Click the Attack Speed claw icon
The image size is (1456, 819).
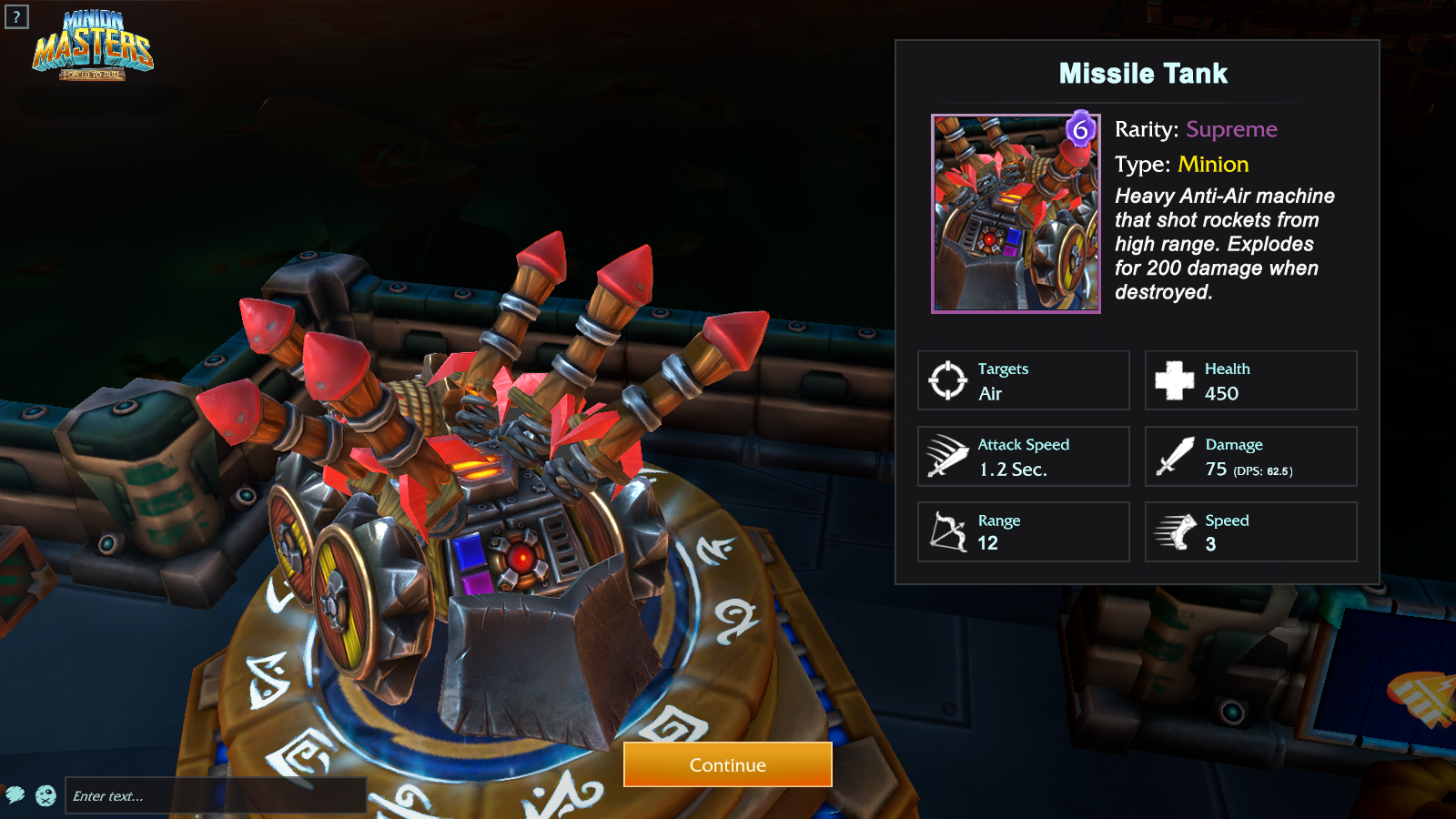[948, 455]
